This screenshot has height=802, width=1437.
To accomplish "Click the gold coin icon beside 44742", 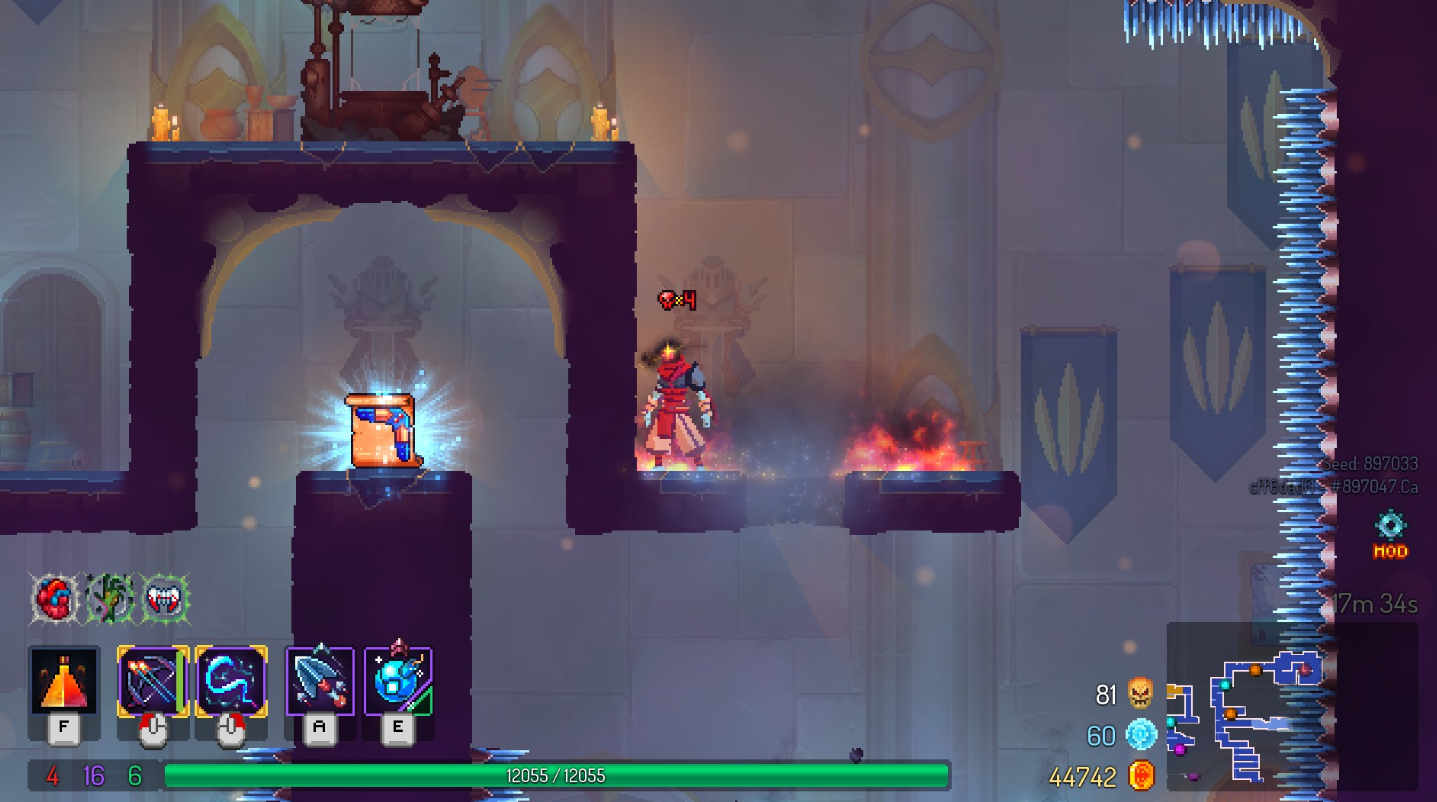I will tap(1143, 775).
